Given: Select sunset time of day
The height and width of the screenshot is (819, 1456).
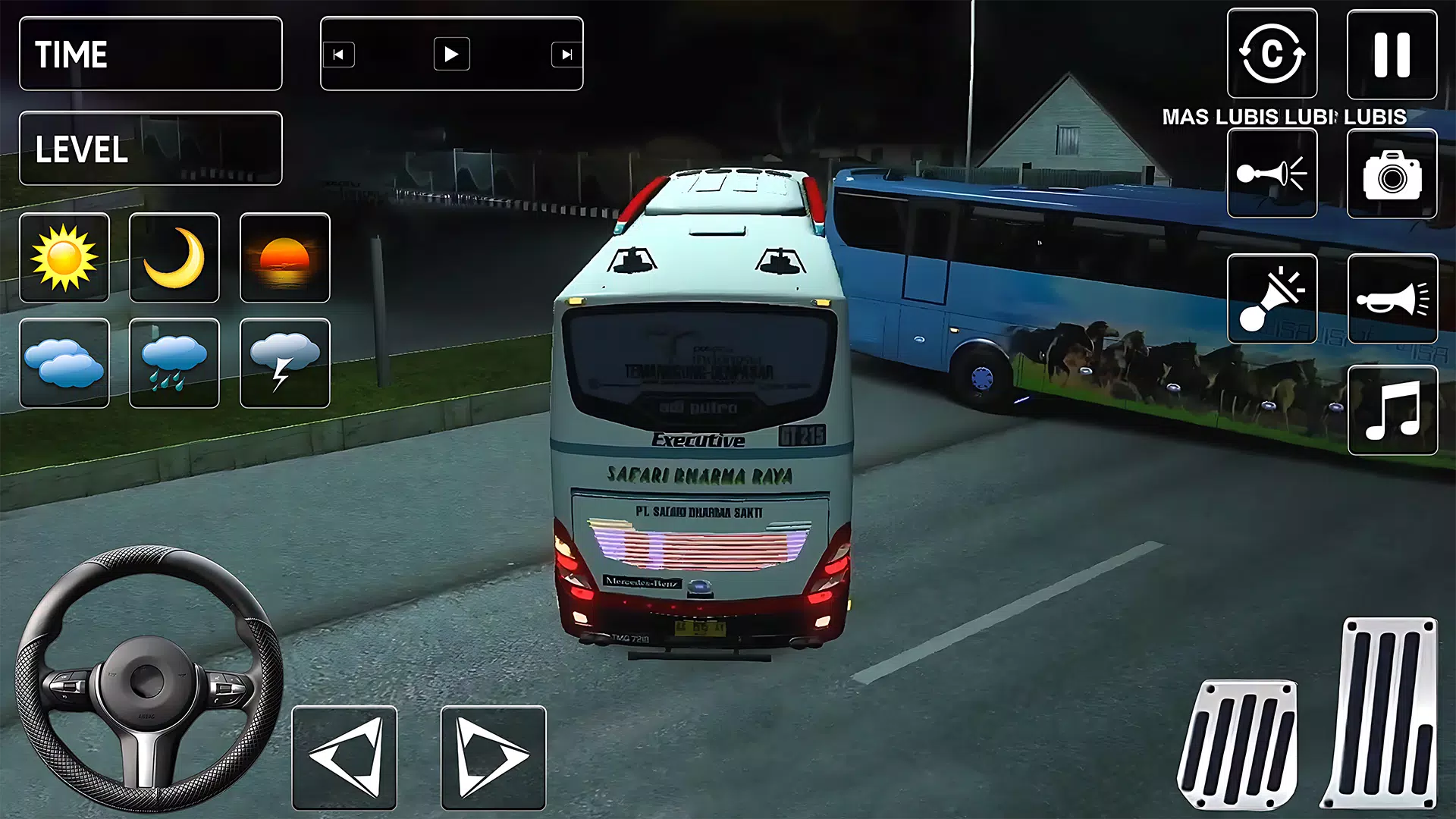Looking at the screenshot, I should coord(285,258).
